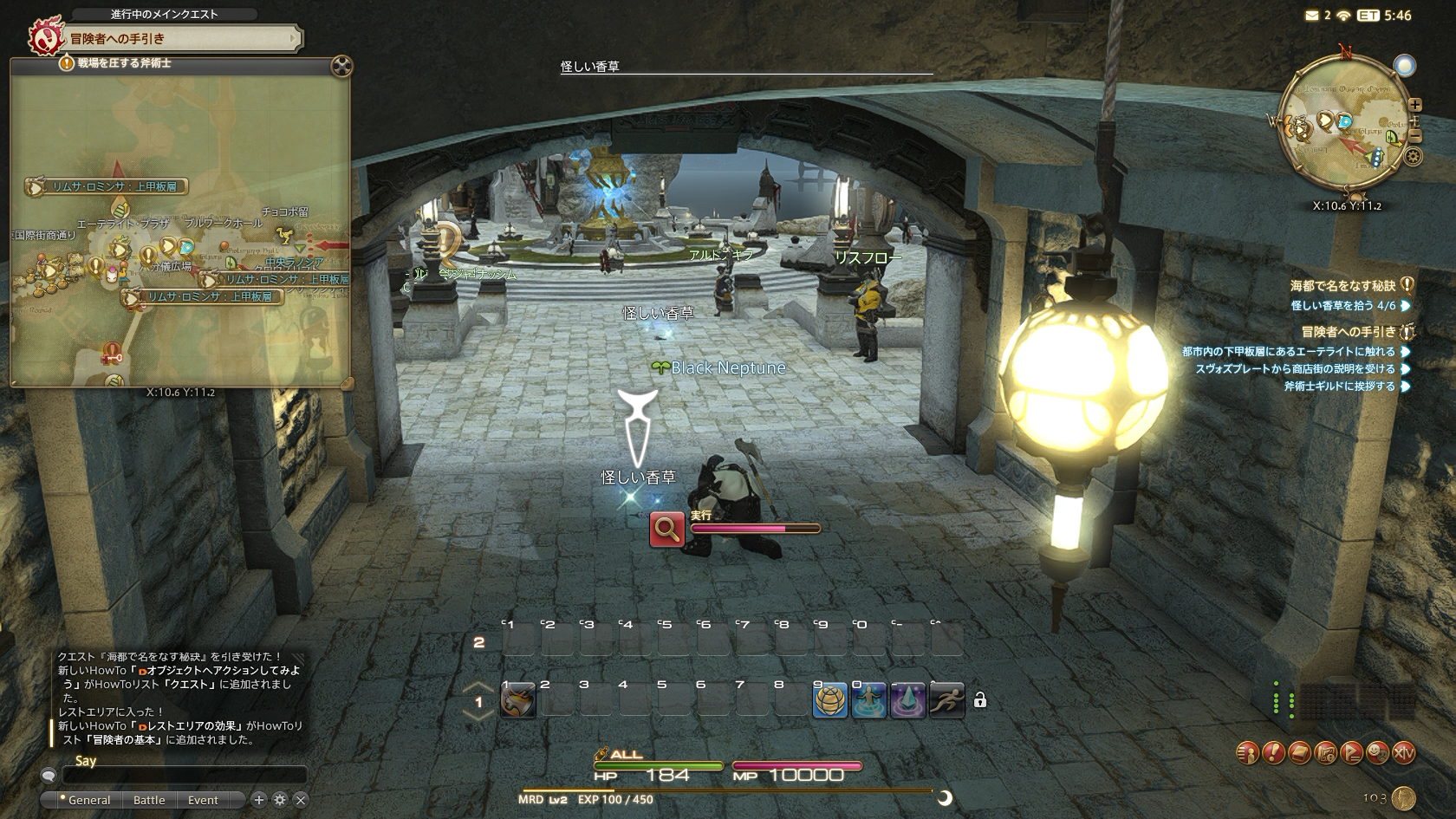The image size is (1456, 819).
Task: Select quest 海都で名をなす秘訣 in tracker
Action: tap(1343, 285)
